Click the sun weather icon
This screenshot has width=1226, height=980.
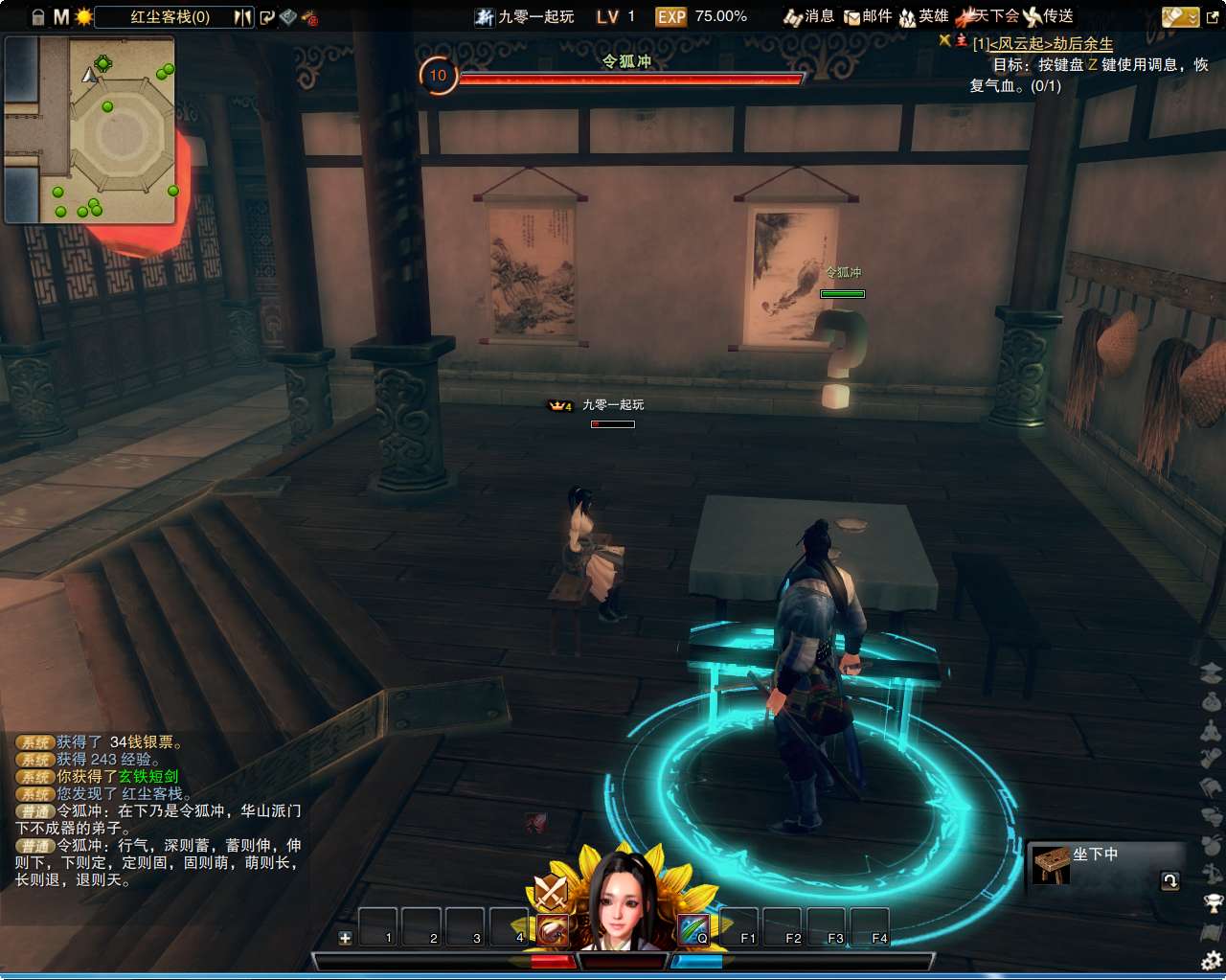coord(84,16)
